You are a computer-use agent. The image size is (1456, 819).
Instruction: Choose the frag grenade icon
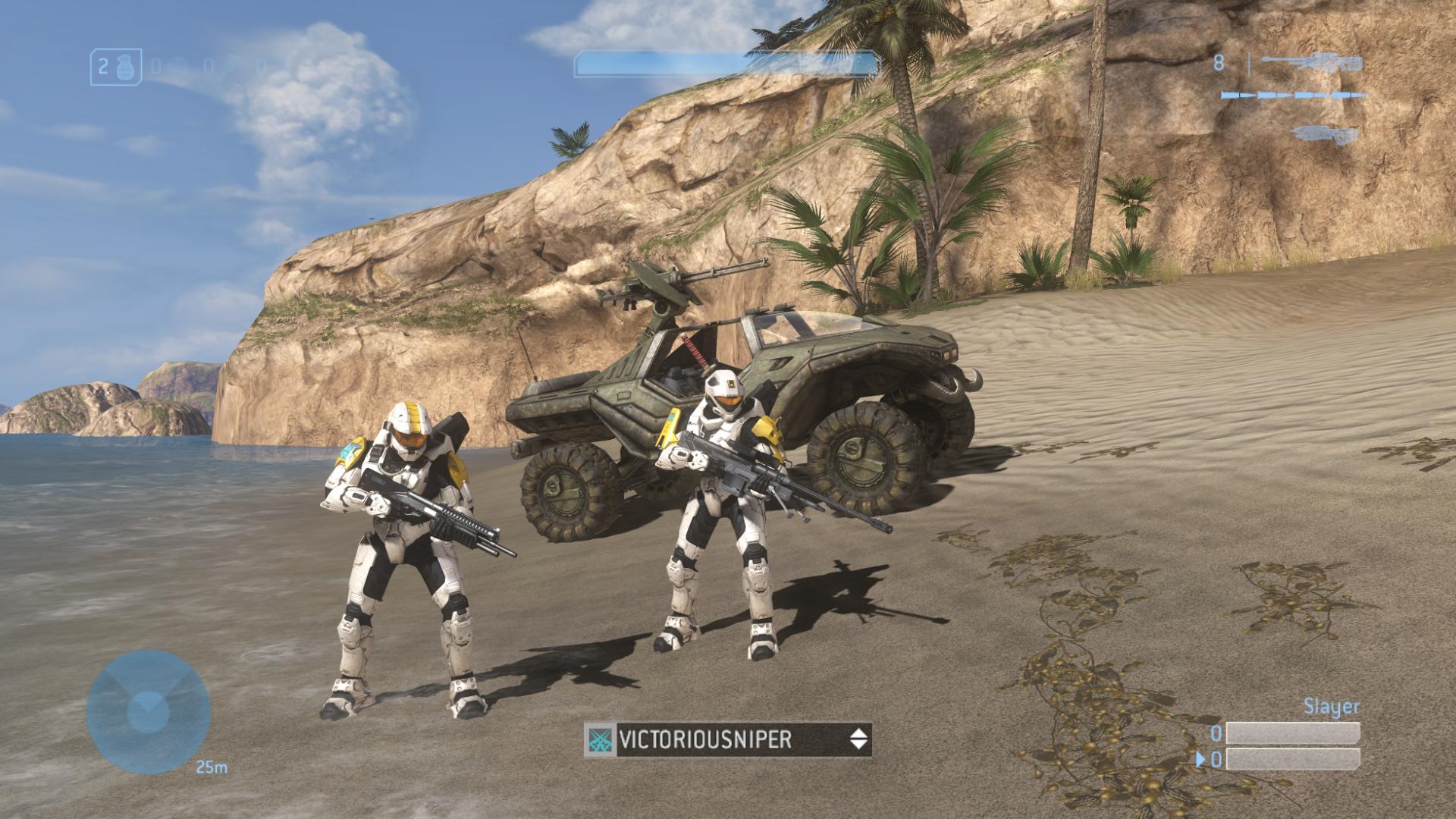point(127,66)
